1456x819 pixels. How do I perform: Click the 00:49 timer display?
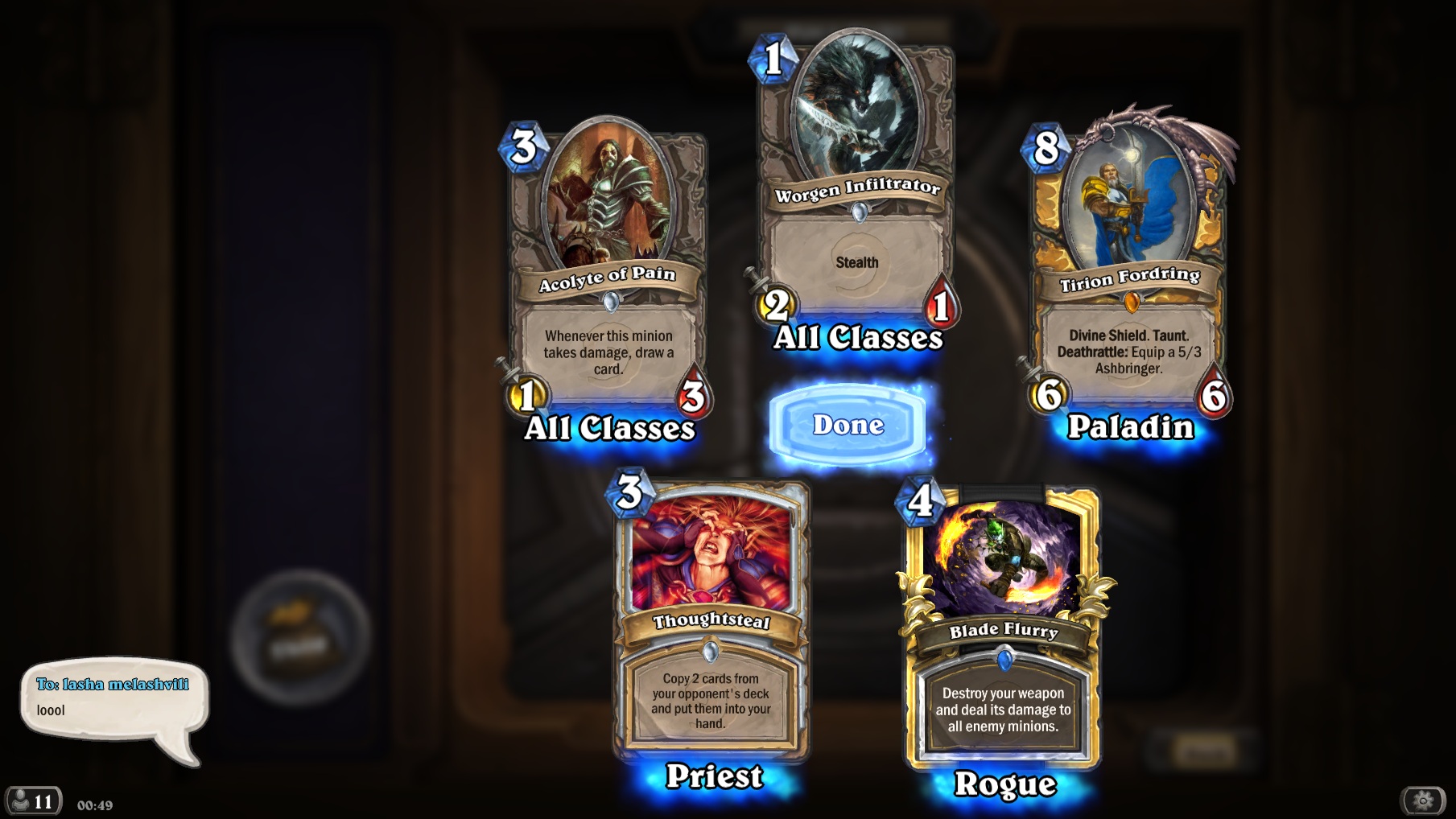pyautogui.click(x=94, y=805)
